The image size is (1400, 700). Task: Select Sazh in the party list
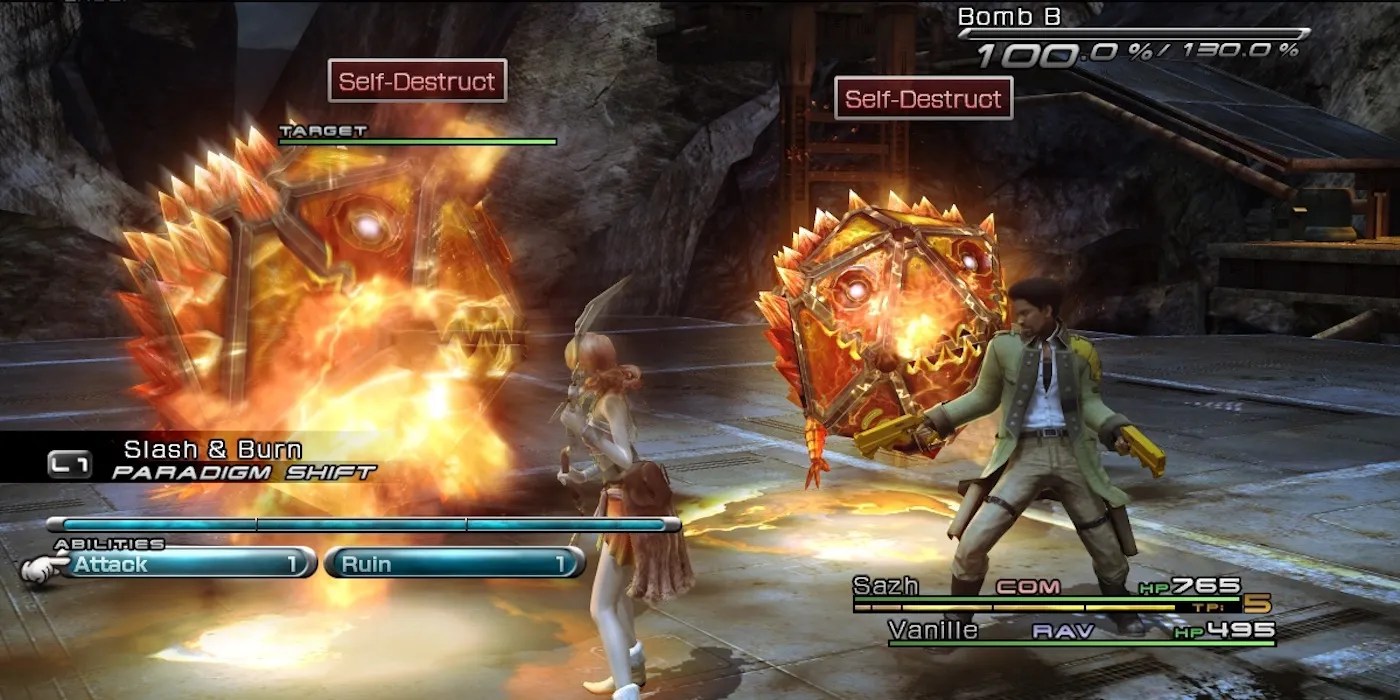point(886,587)
